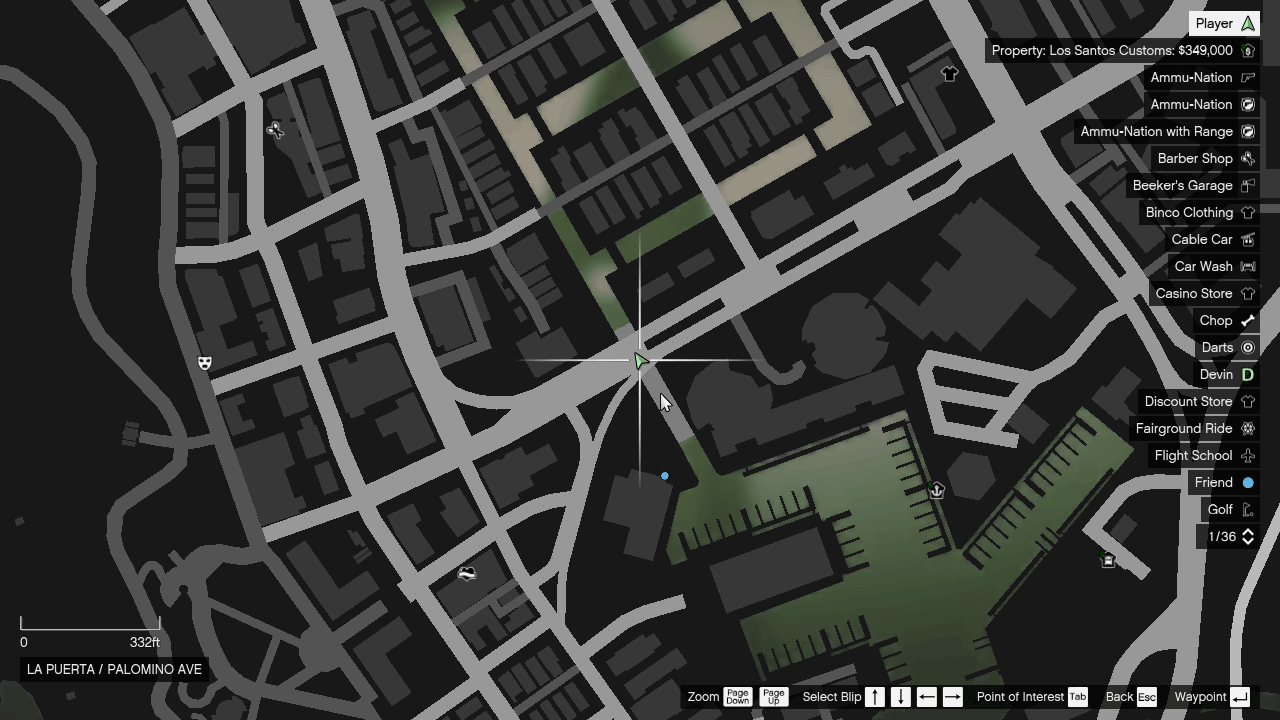The image size is (1280, 720).
Task: Select the Flight School plane icon
Action: pos(1248,455)
